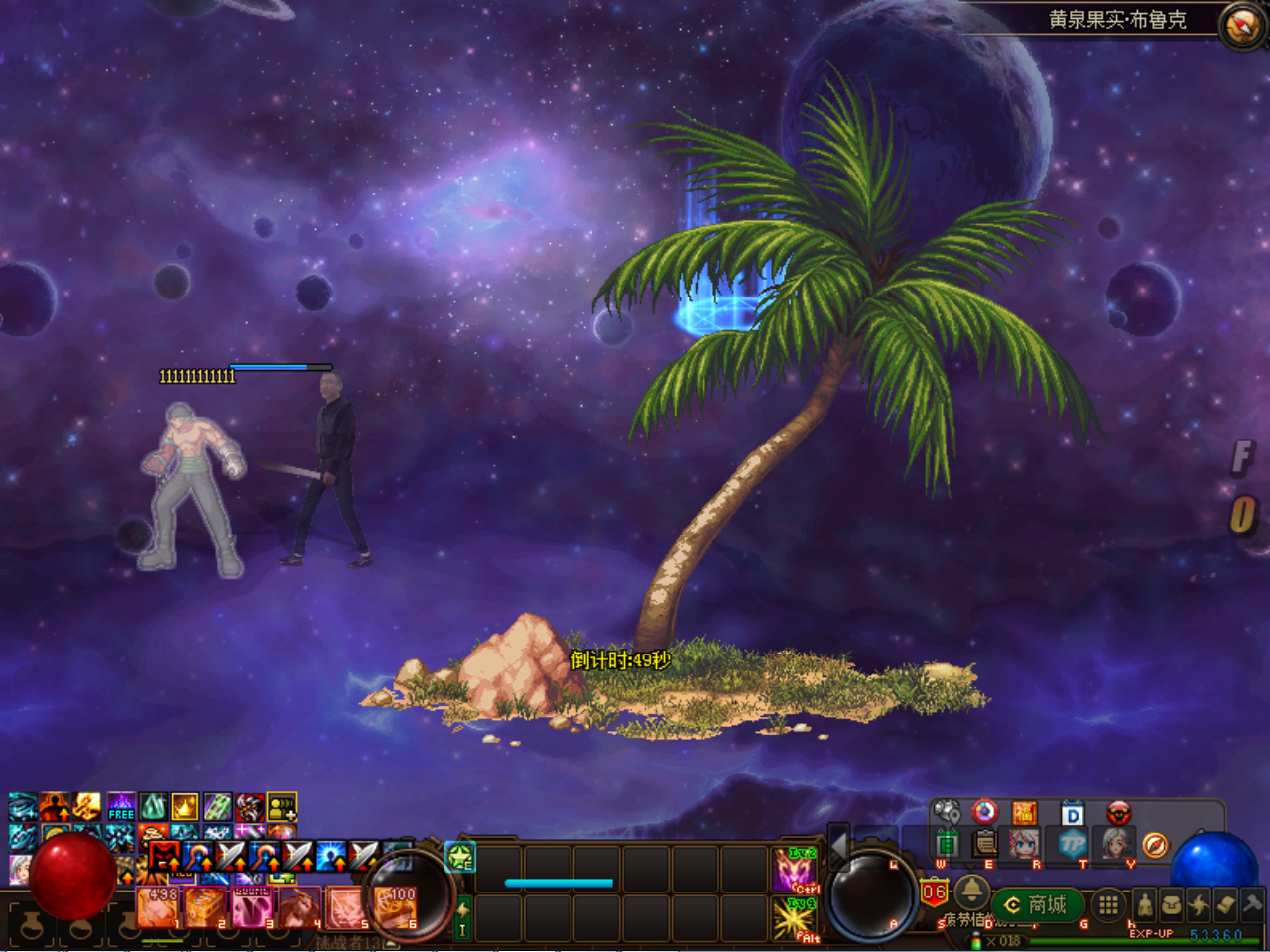Use the golden treasure chest in slot 2
Screen dimensions: 1270x952
[205, 907]
